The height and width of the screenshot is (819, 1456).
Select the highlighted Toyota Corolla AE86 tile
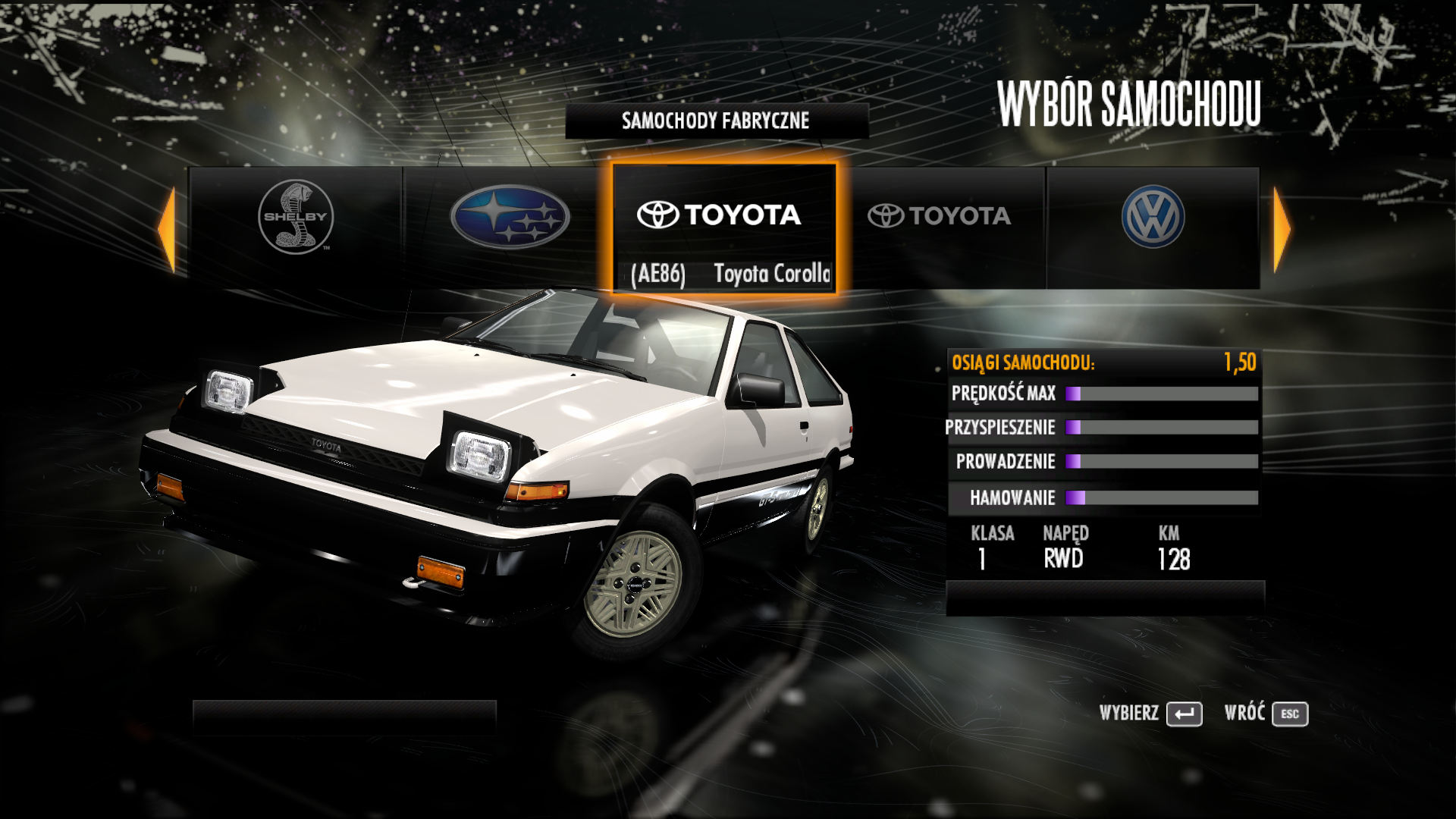coord(724,227)
